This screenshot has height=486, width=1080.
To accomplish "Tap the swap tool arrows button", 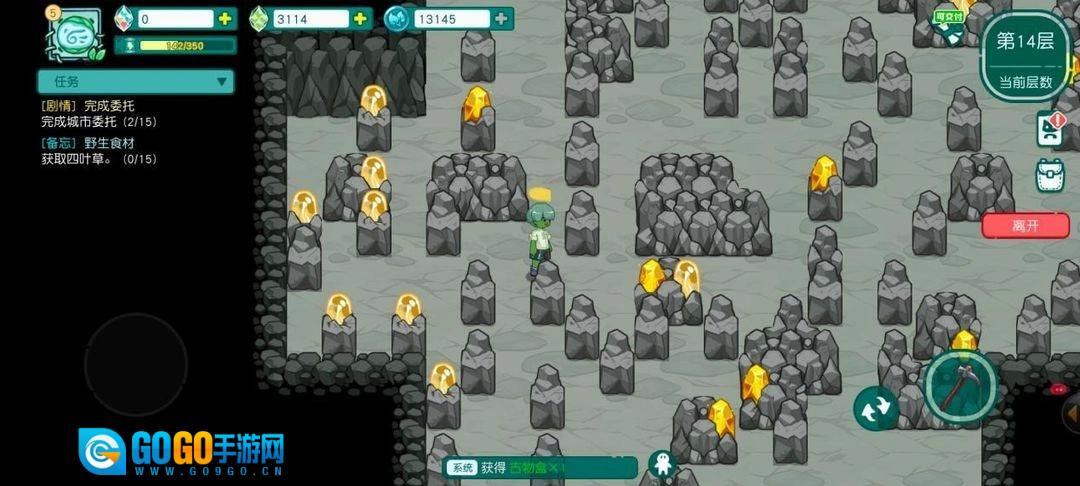I will point(876,408).
